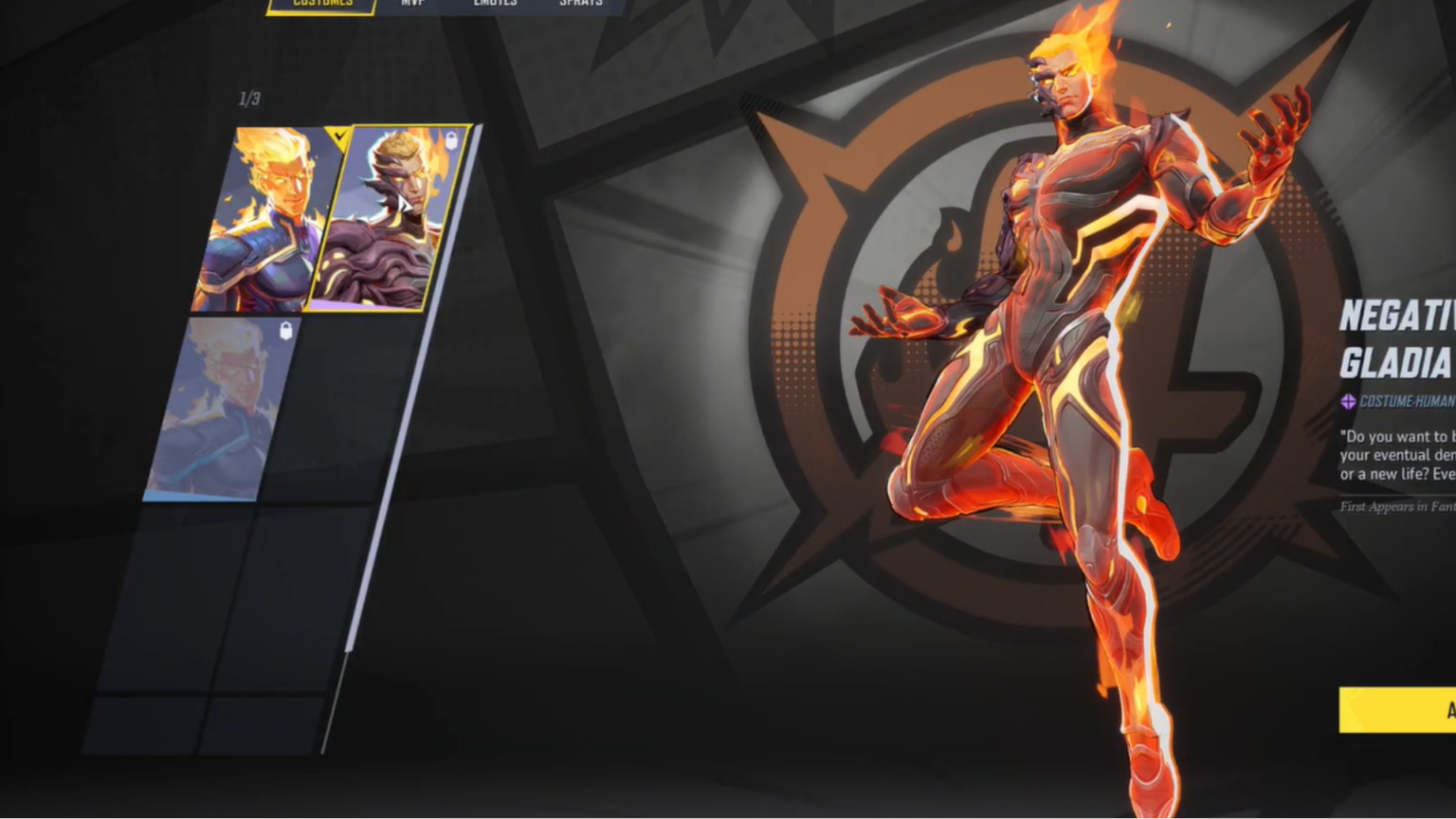This screenshot has height=819, width=1456.
Task: Click the Costumes tab flame-bordered icon area
Action: 319,5
